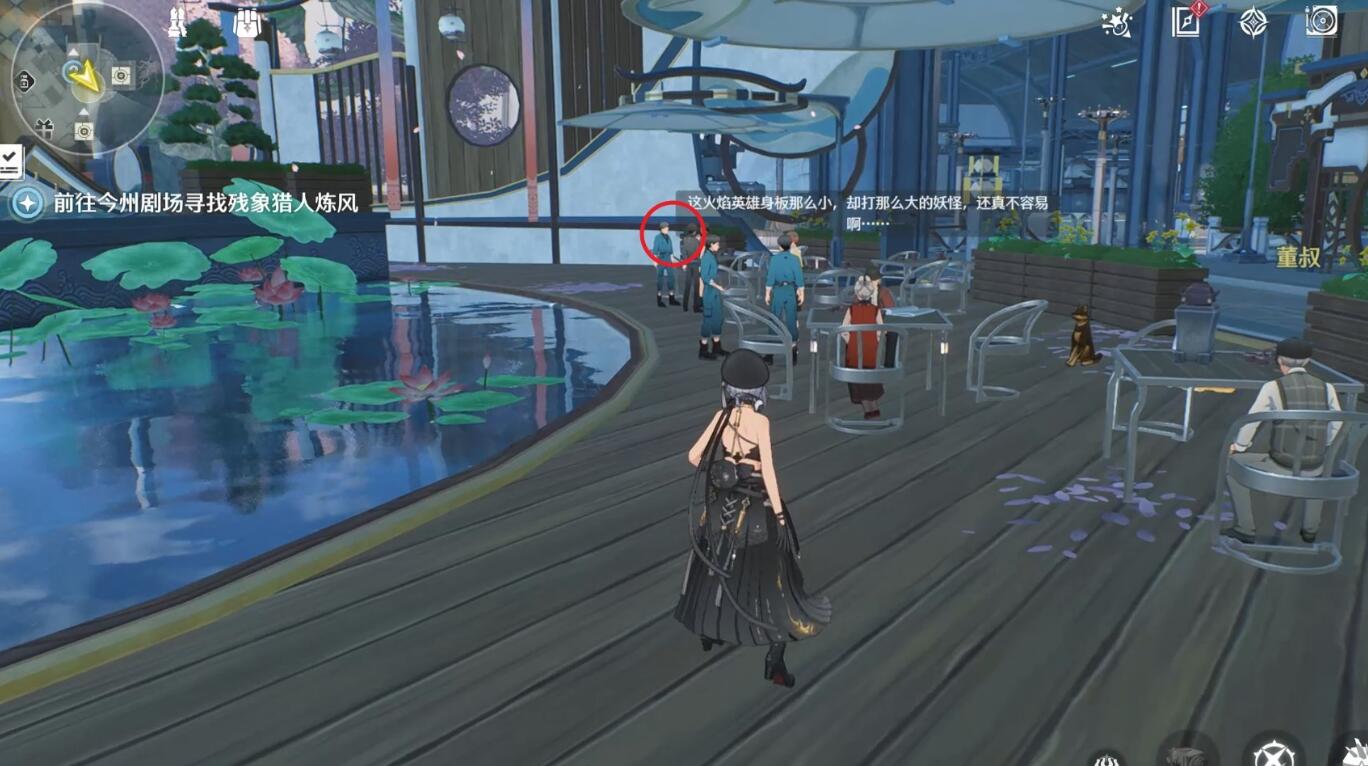Open the twin chess-piece figures icon
Viewport: 1368px width, 766px height.
point(177,23)
